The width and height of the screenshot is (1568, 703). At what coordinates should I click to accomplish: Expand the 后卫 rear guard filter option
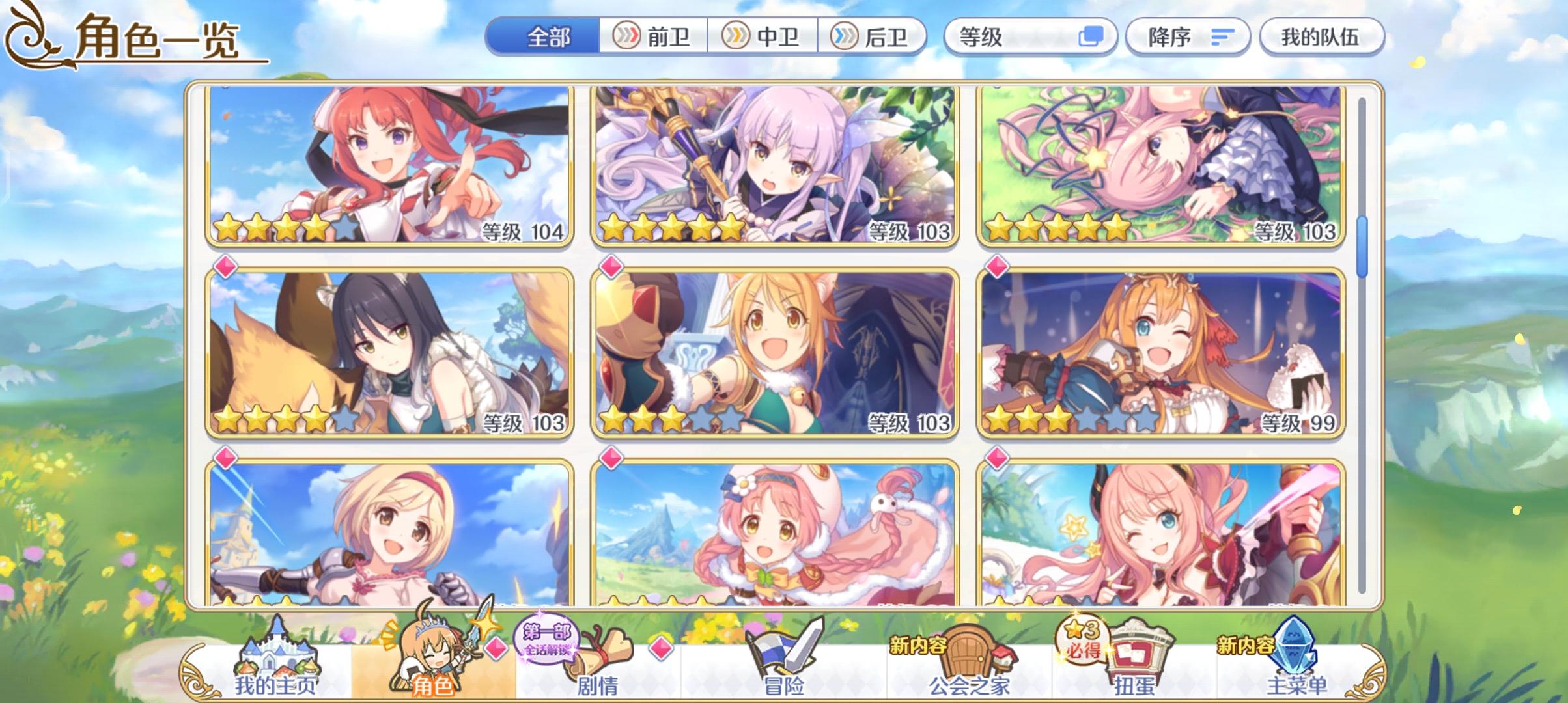tap(873, 37)
